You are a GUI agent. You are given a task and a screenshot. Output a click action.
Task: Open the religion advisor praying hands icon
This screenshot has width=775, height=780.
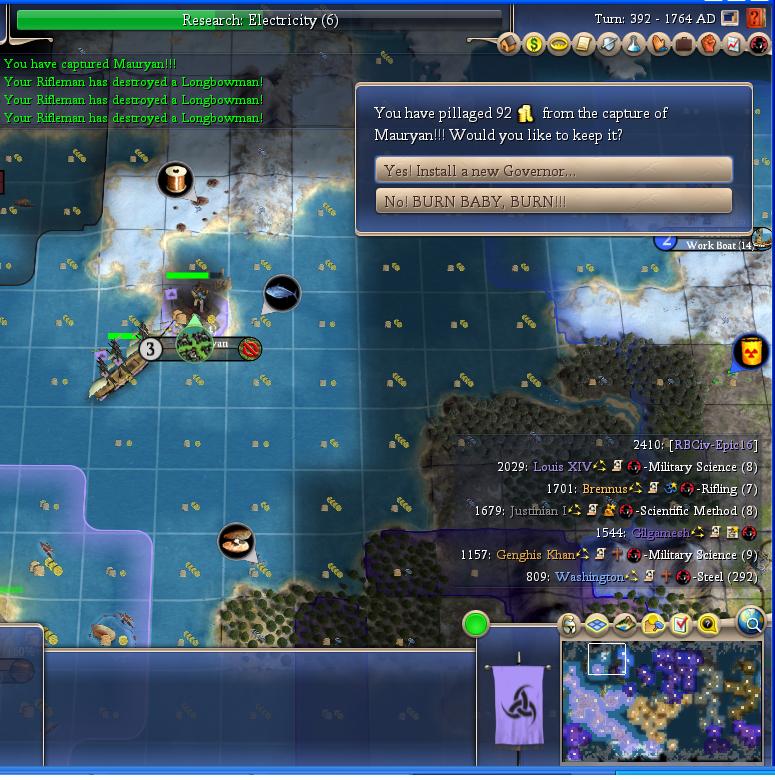(659, 44)
